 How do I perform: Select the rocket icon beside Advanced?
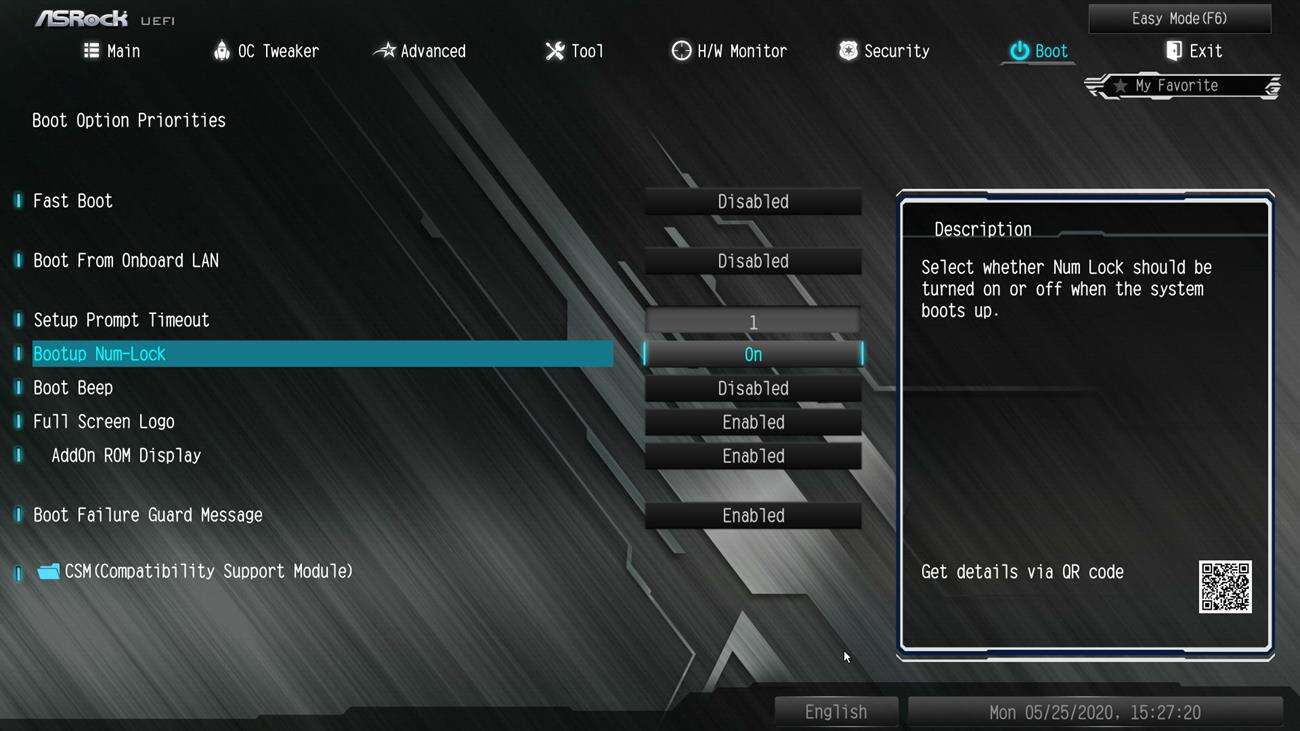[385, 50]
